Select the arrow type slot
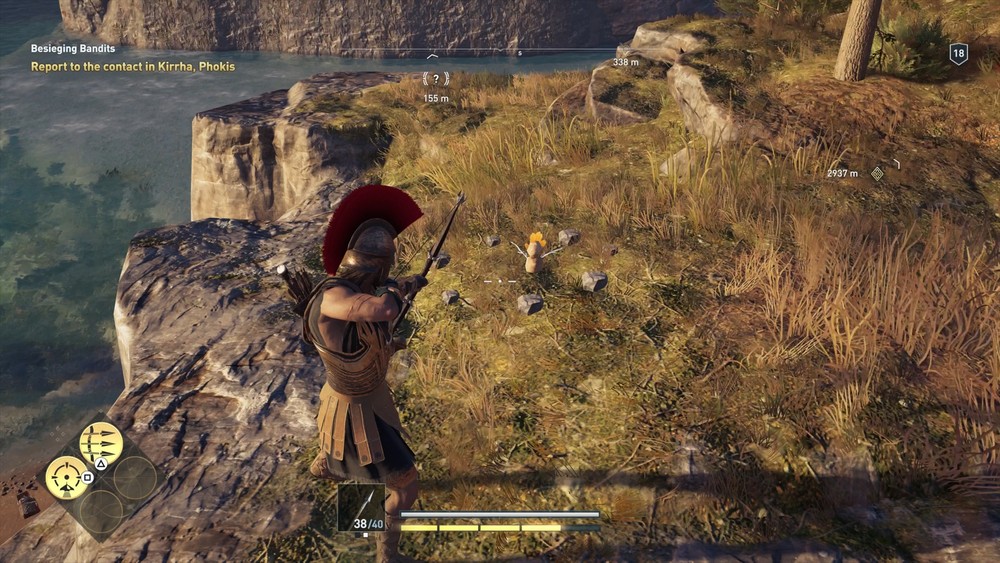 [360, 507]
